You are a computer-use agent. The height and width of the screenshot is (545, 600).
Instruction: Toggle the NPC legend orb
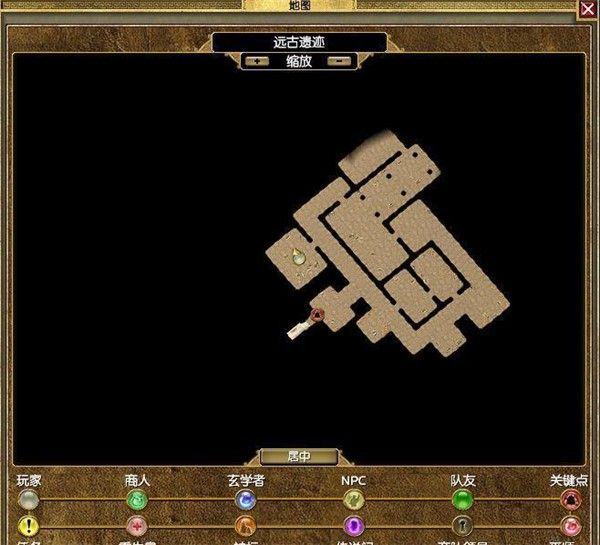click(354, 499)
